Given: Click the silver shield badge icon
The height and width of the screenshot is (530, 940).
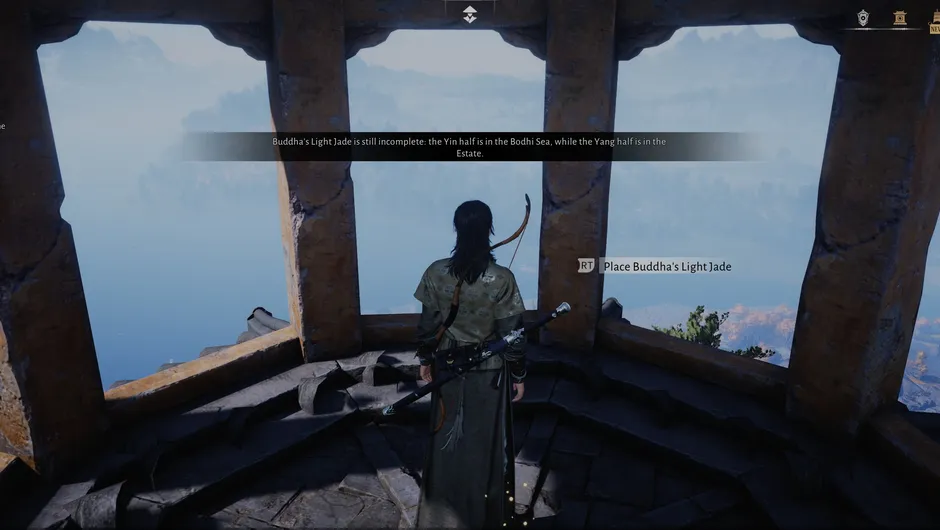Looking at the screenshot, I should coord(863,17).
